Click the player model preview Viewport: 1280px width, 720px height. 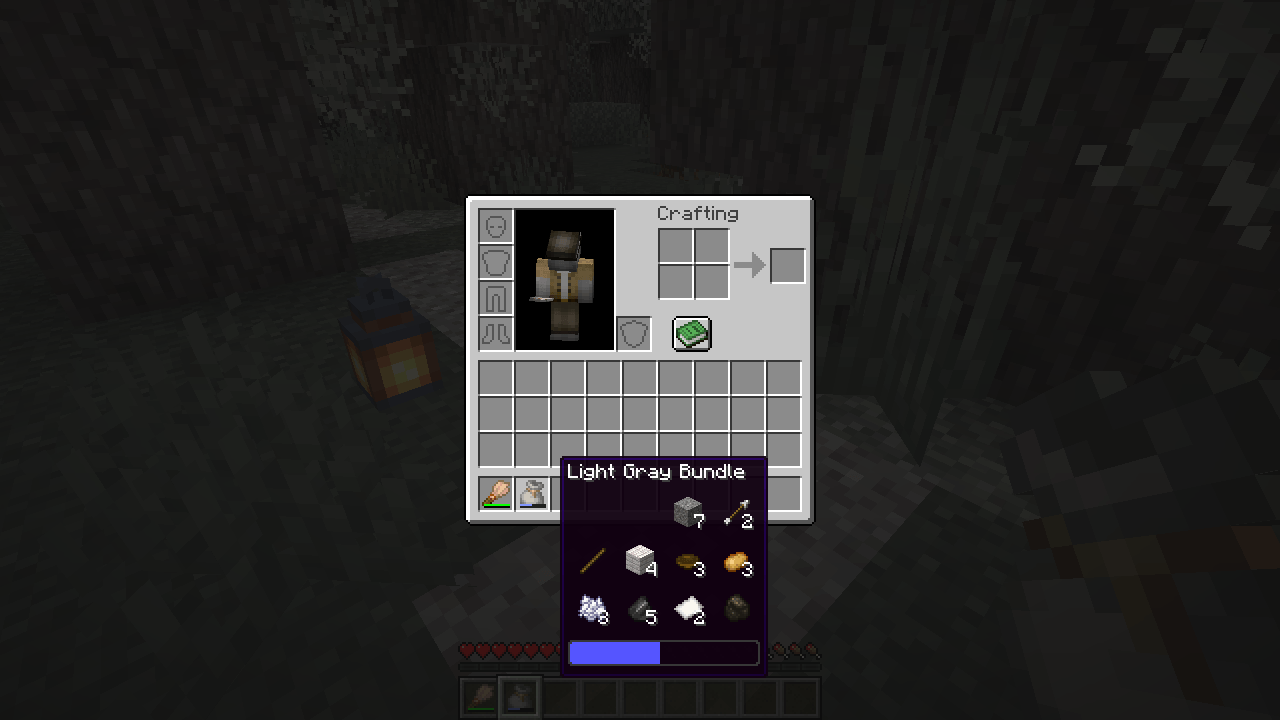point(565,280)
